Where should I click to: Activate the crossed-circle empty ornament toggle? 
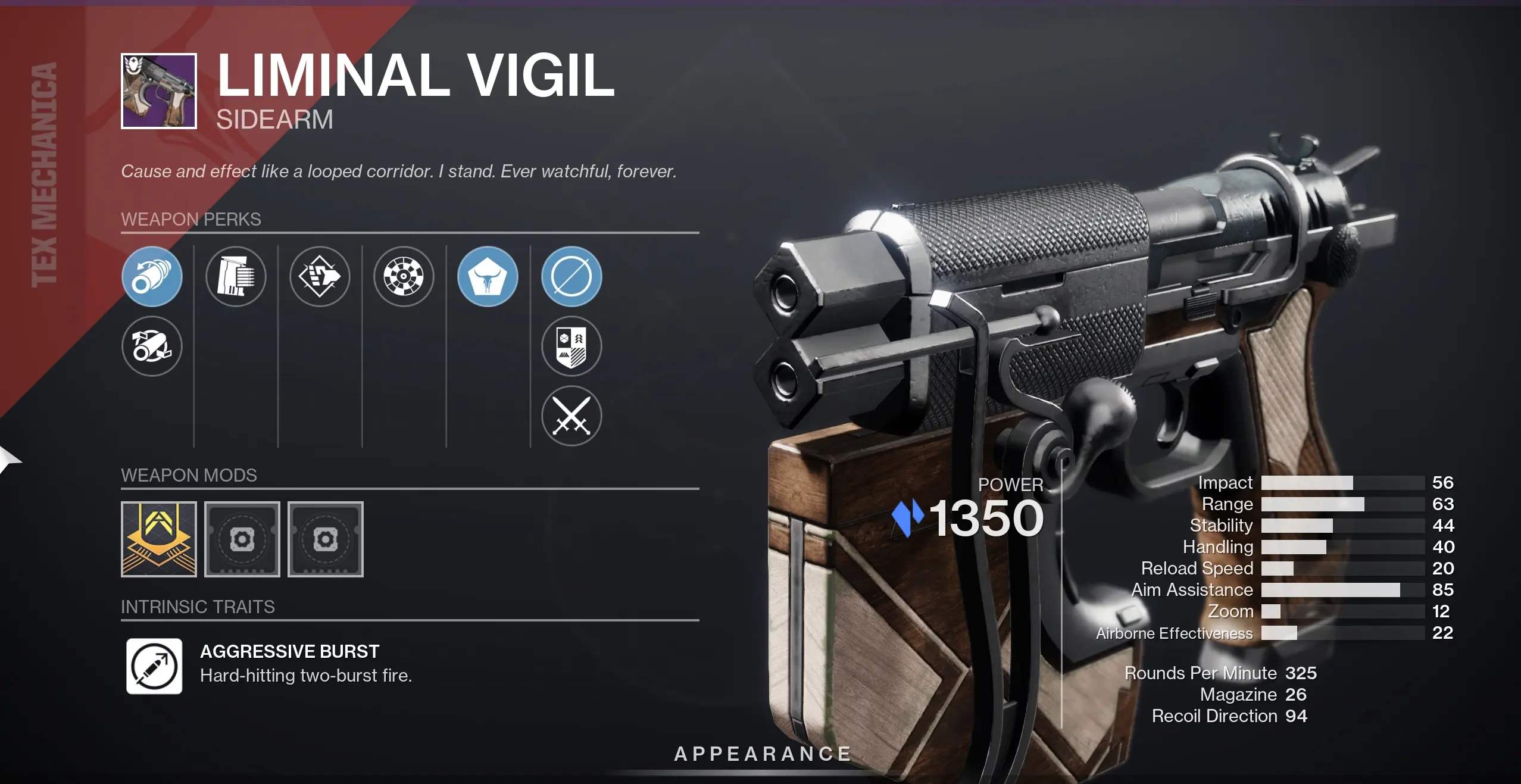pos(573,277)
